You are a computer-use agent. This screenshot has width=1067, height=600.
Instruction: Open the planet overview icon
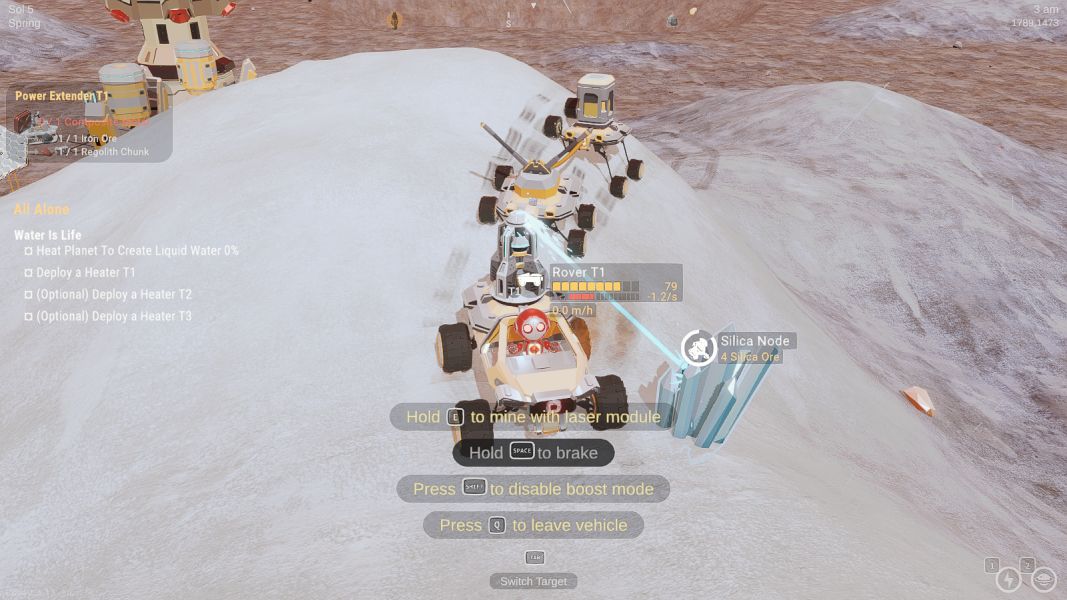(1043, 579)
